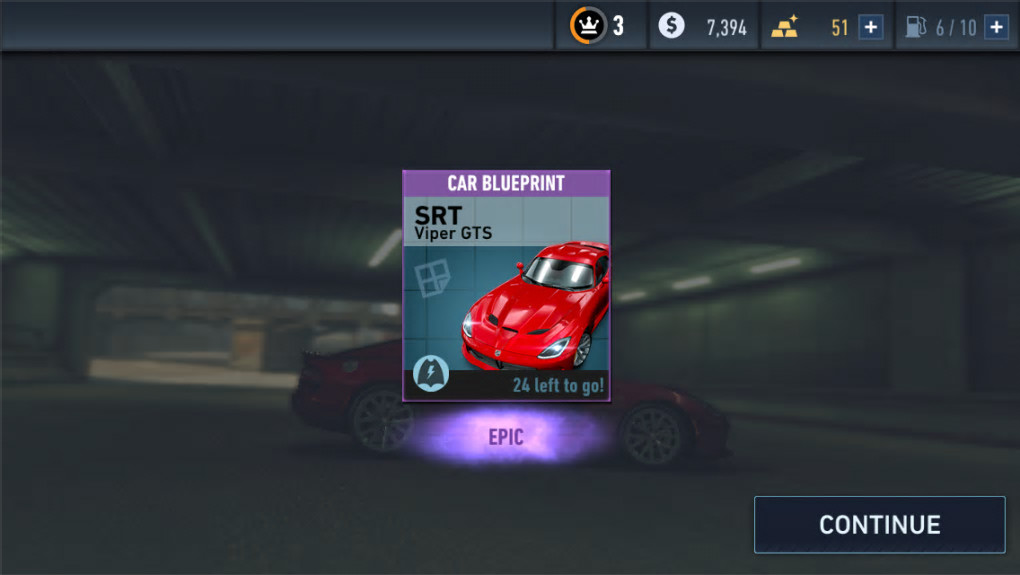Select the SRT Viper GTS blueprint card

(506, 286)
